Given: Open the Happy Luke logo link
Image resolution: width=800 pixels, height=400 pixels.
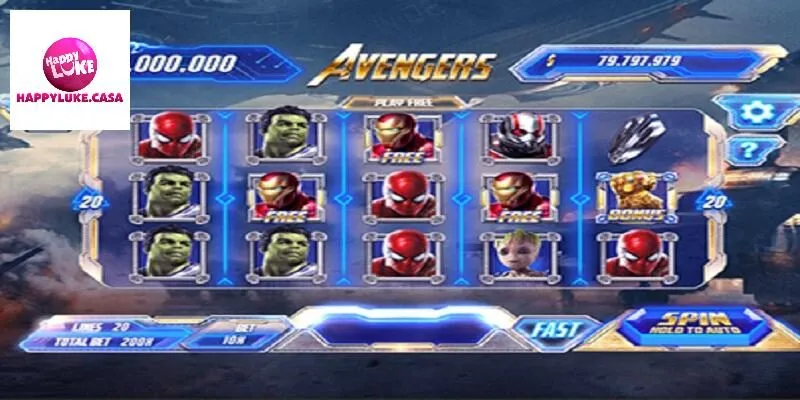Looking at the screenshot, I should coord(70,74).
